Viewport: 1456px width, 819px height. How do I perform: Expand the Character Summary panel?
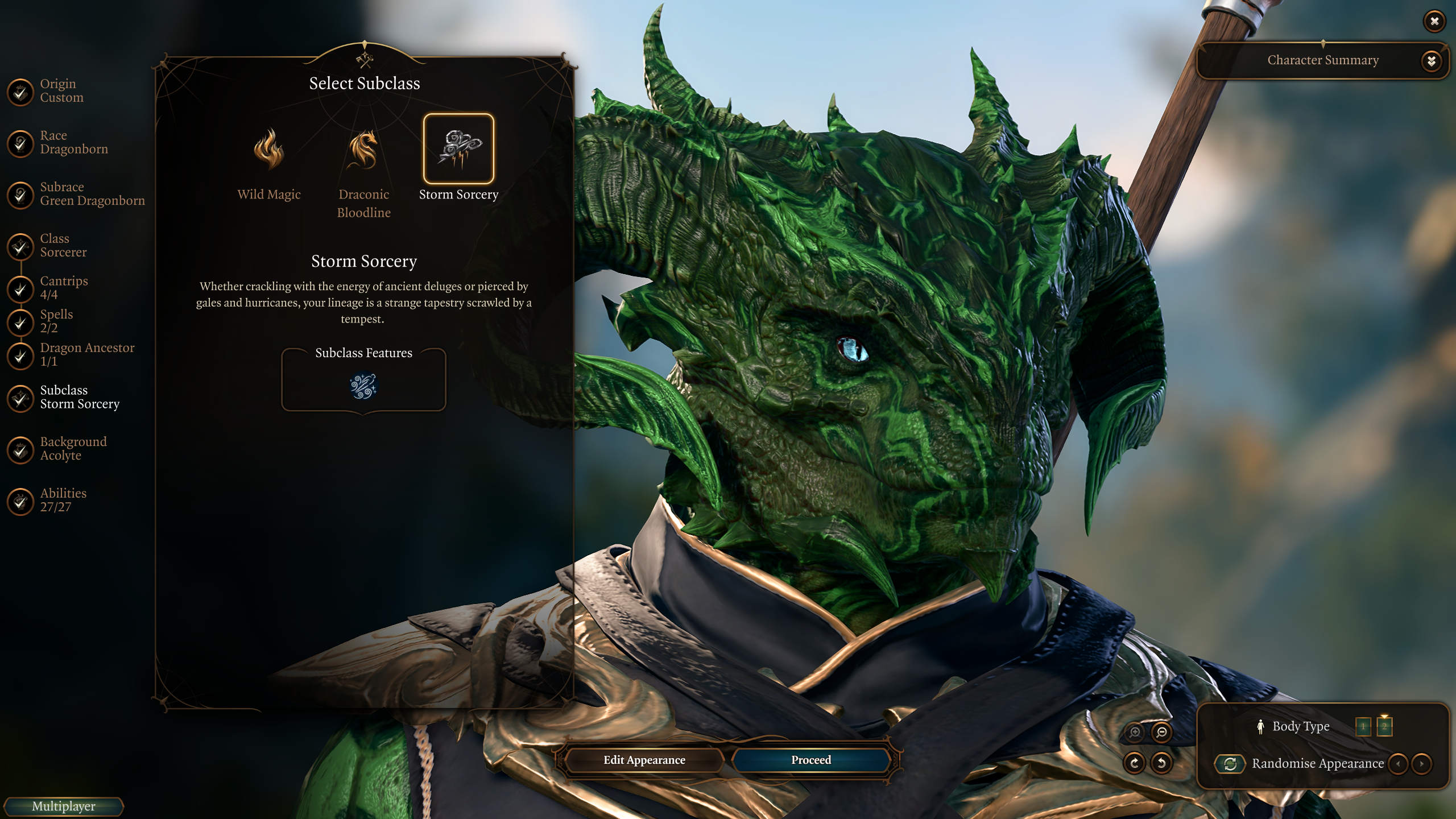point(1431,60)
